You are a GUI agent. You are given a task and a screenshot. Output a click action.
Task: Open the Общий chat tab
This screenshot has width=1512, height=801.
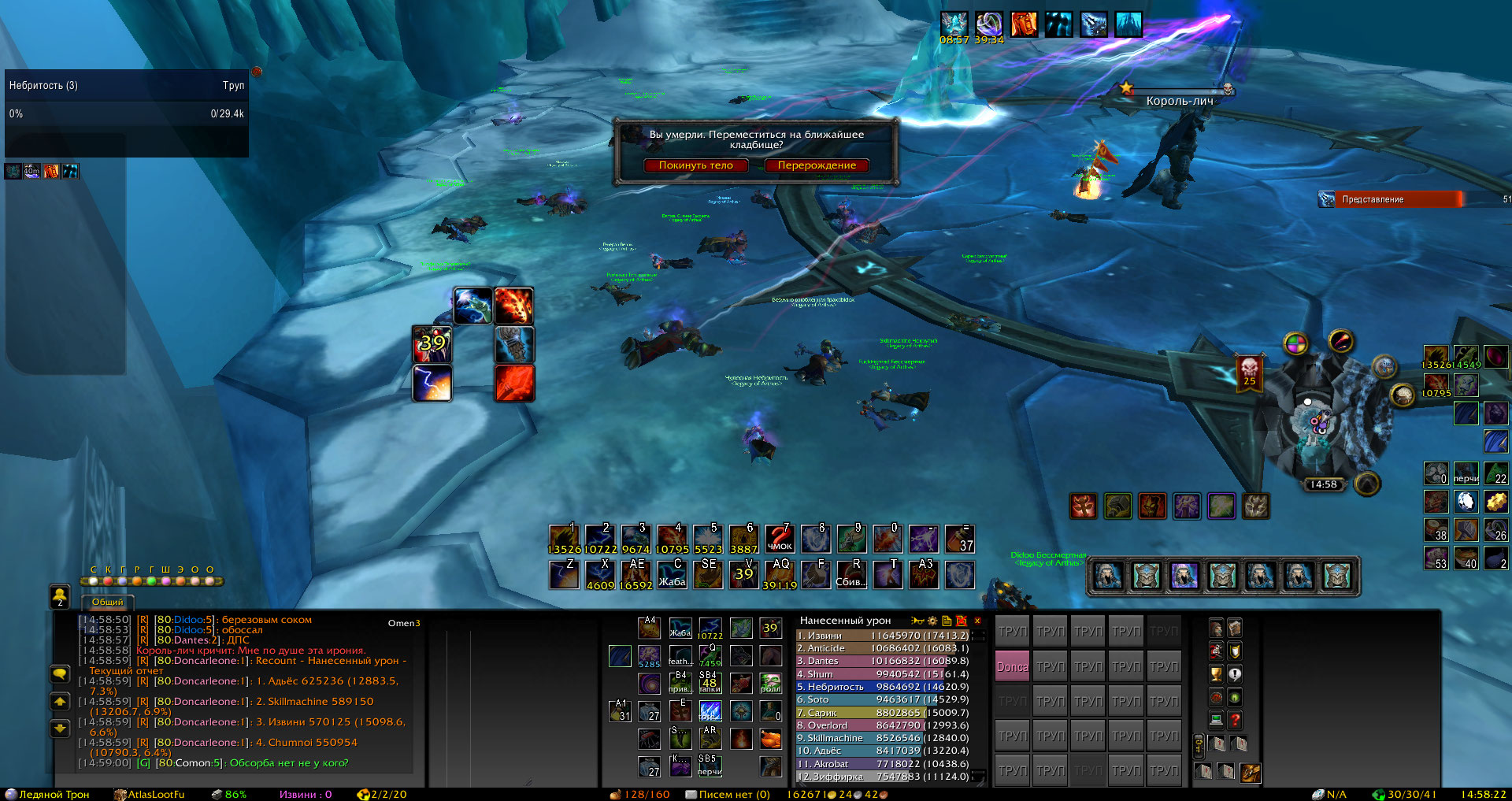108,602
